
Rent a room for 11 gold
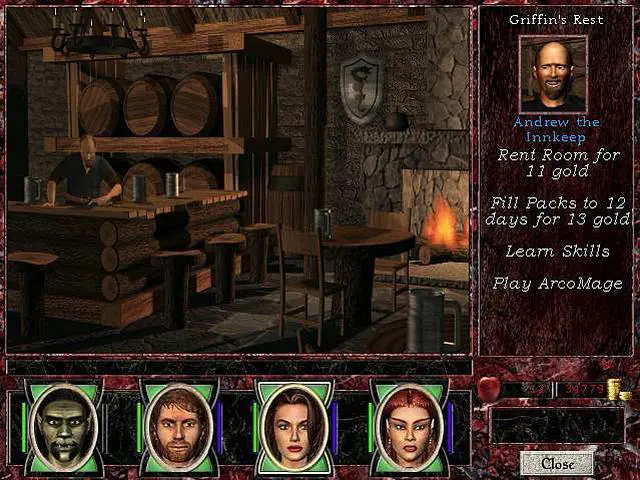(559, 164)
